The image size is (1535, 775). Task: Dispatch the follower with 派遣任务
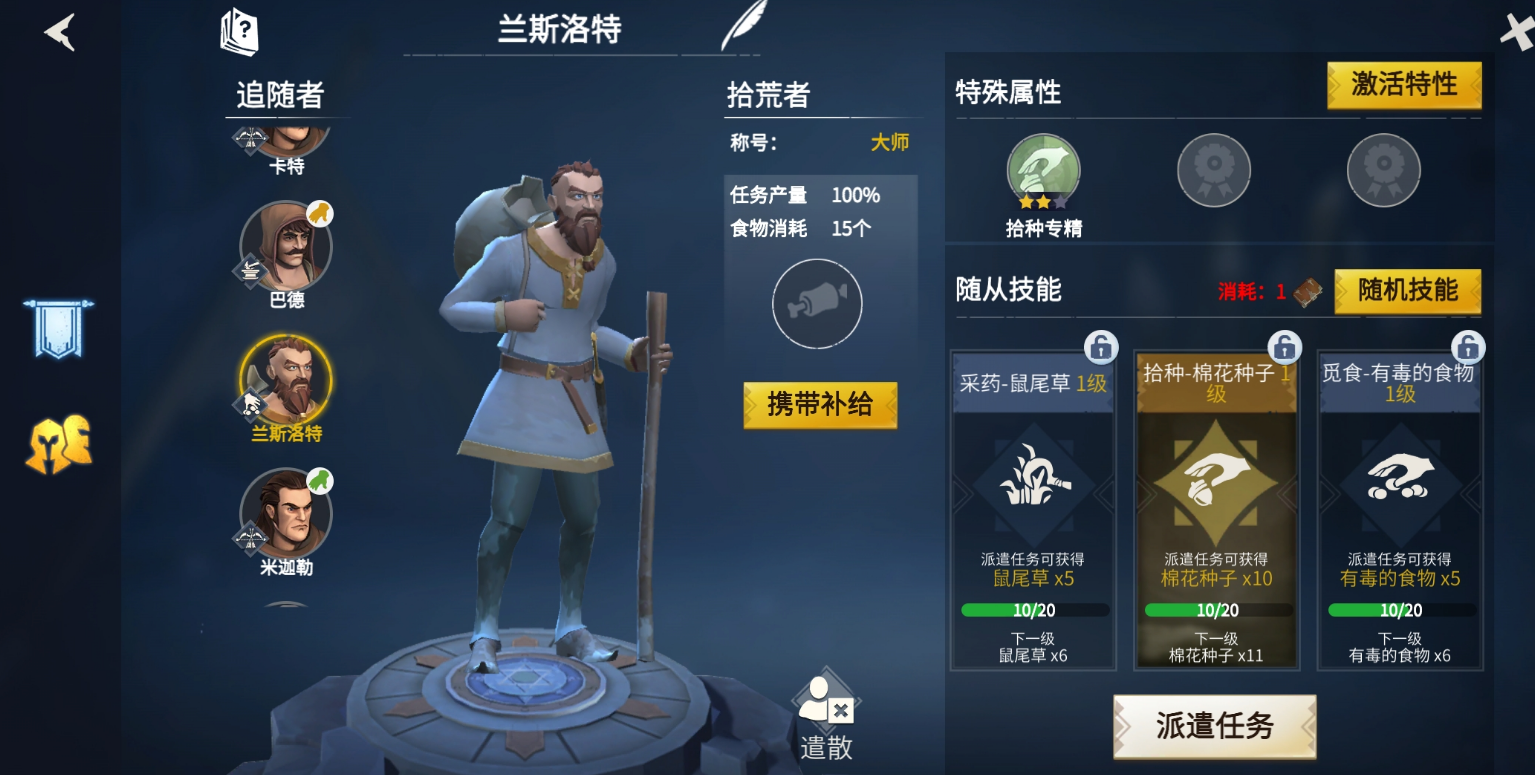pos(1214,727)
